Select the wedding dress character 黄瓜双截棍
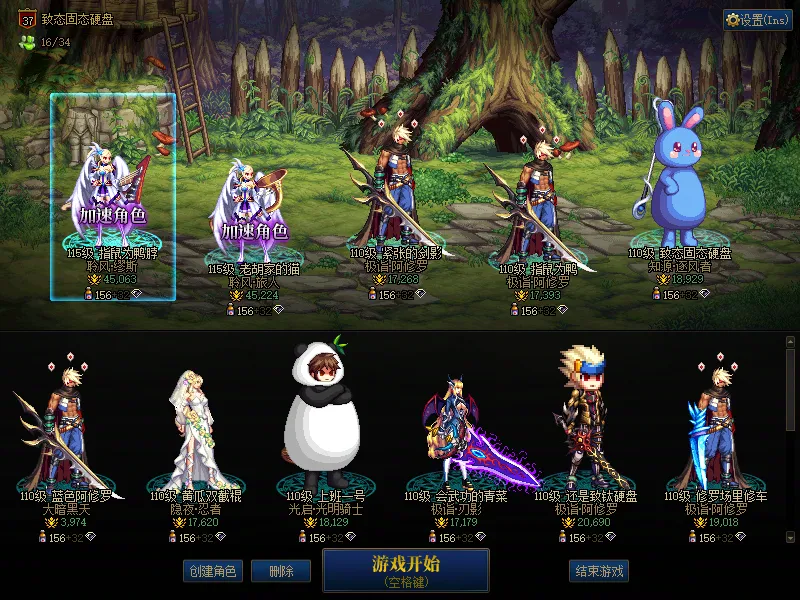Image resolution: width=800 pixels, height=600 pixels. (196, 430)
